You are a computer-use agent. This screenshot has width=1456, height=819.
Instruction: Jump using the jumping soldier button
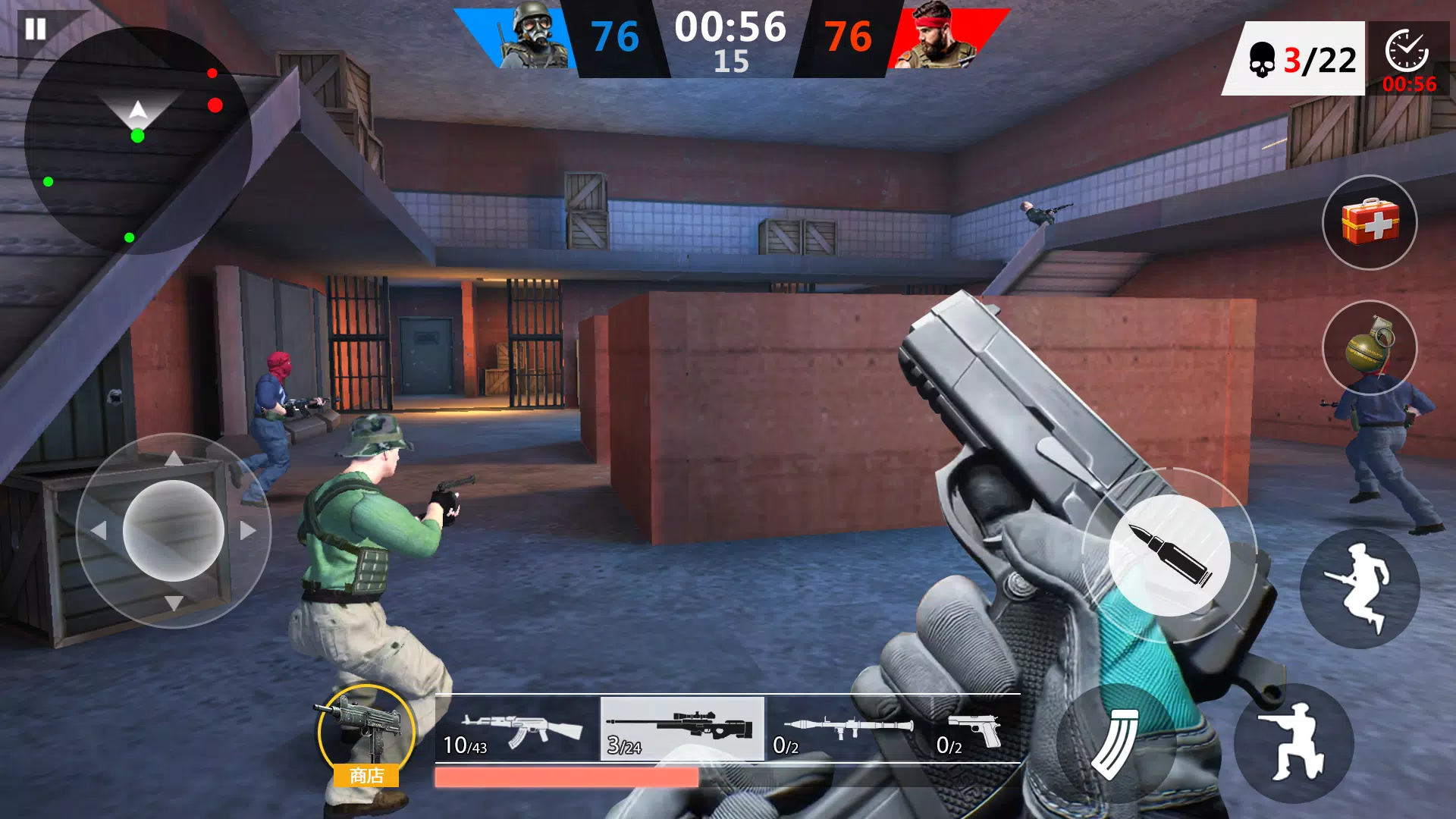[1360, 588]
